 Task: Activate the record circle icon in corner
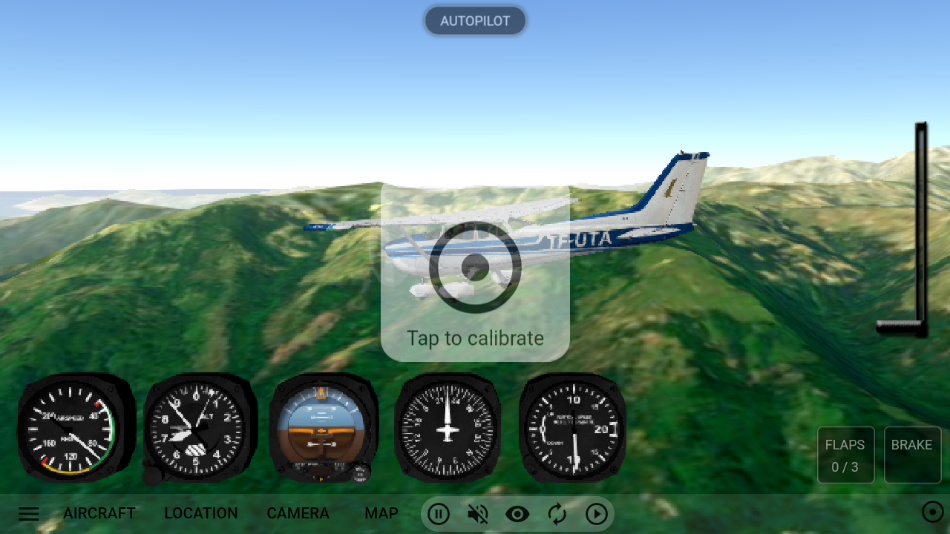tap(932, 513)
